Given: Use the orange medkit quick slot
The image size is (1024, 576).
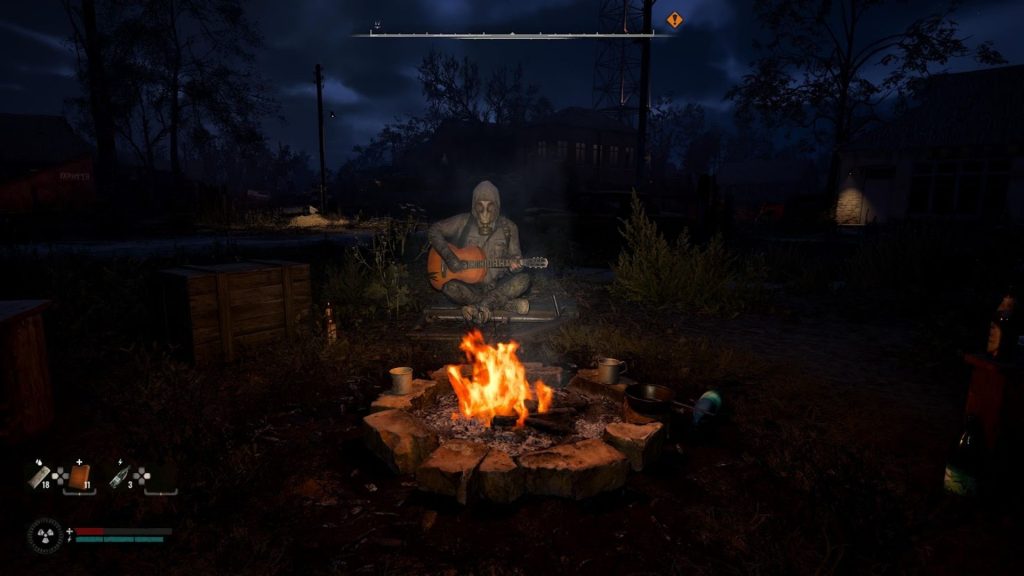Looking at the screenshot, I should pos(78,477).
